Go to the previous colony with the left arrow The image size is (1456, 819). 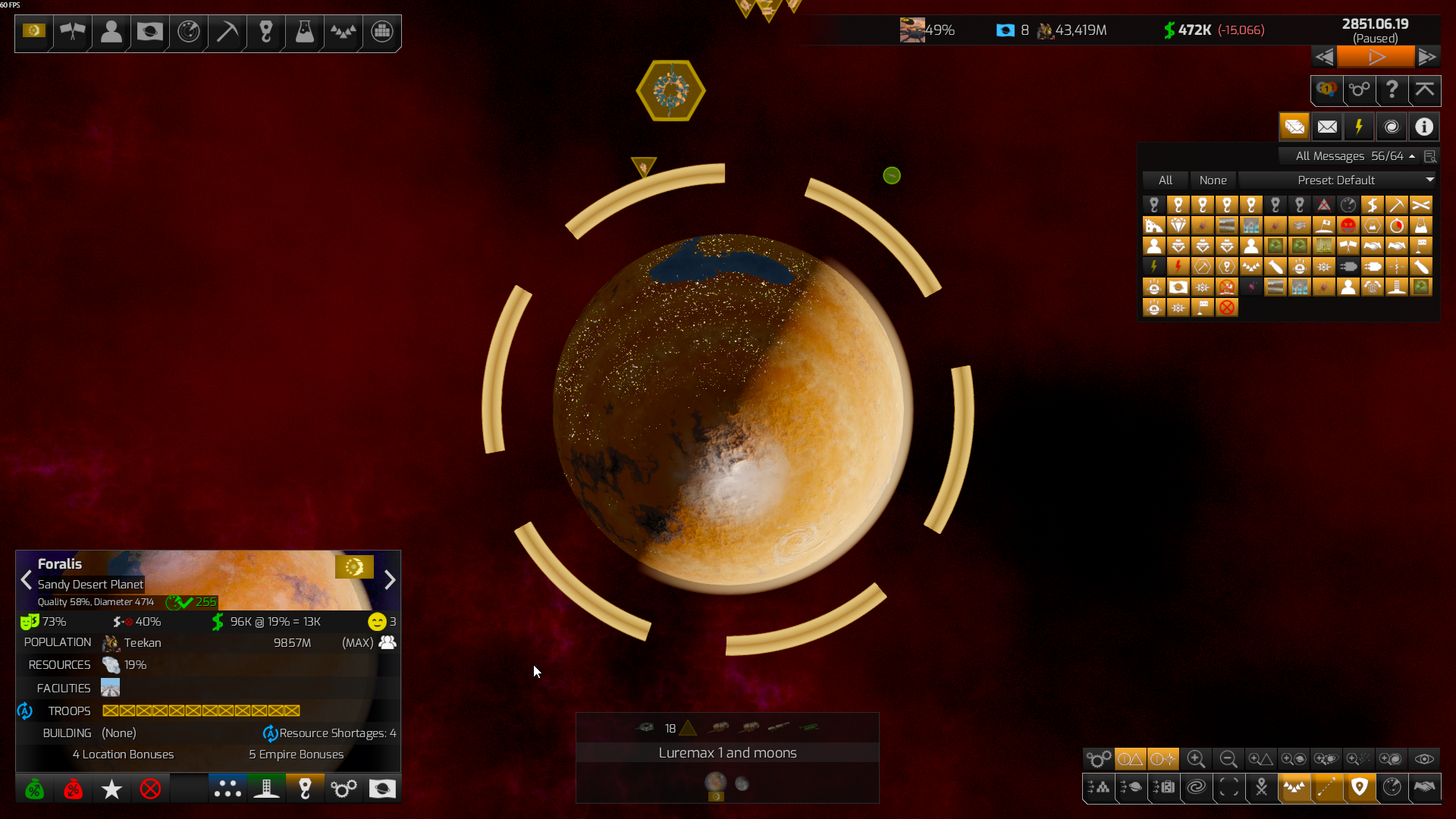(x=27, y=581)
